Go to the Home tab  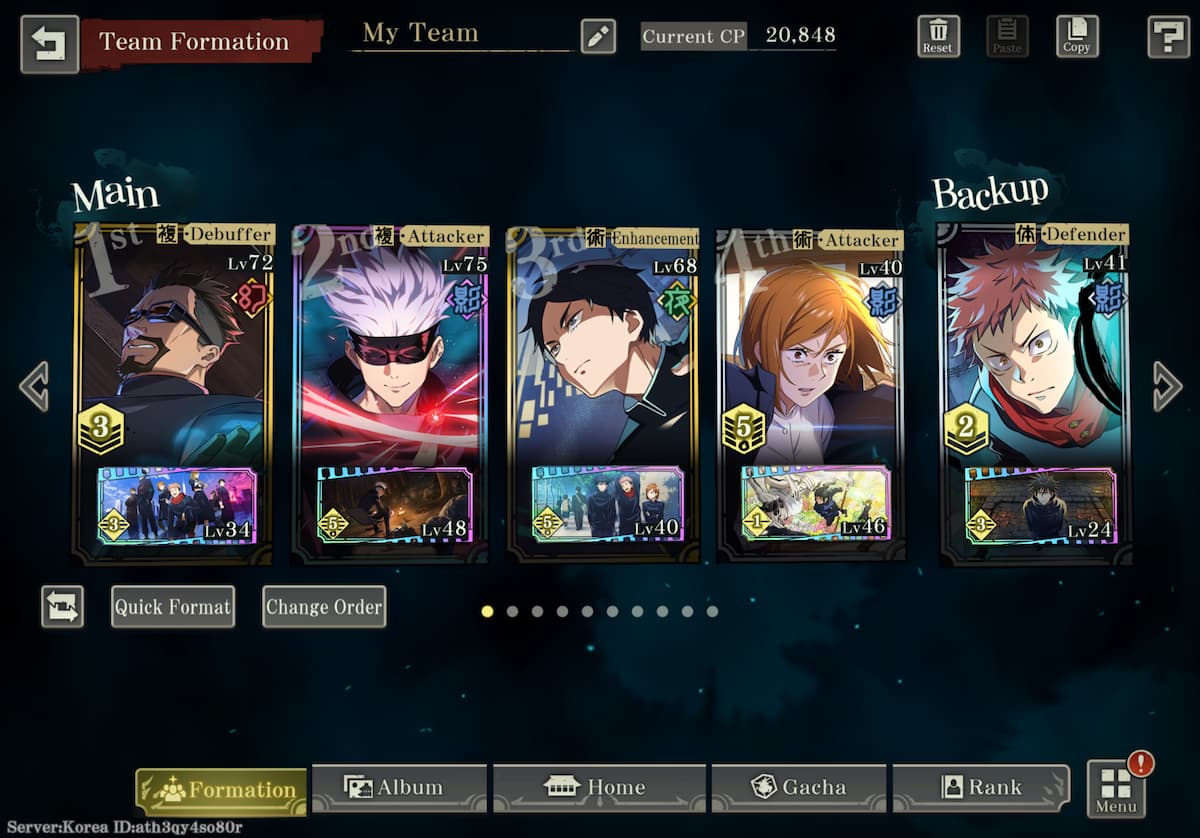(x=598, y=788)
